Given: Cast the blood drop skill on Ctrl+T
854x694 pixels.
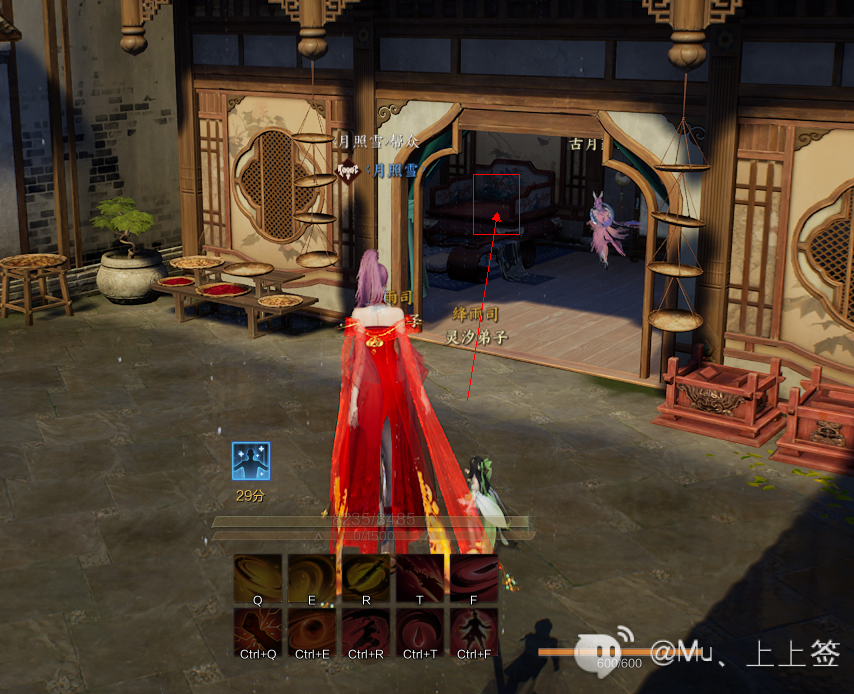Looking at the screenshot, I should (x=420, y=633).
